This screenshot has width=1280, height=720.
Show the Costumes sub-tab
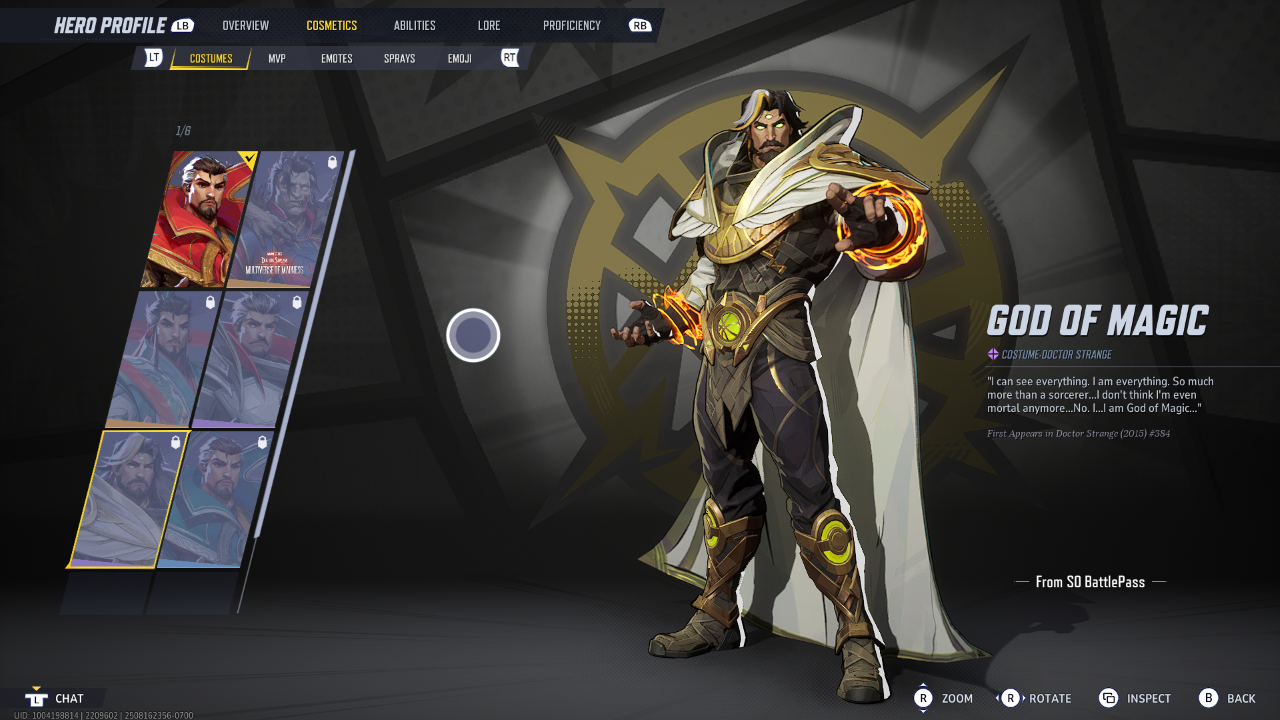[x=211, y=59]
